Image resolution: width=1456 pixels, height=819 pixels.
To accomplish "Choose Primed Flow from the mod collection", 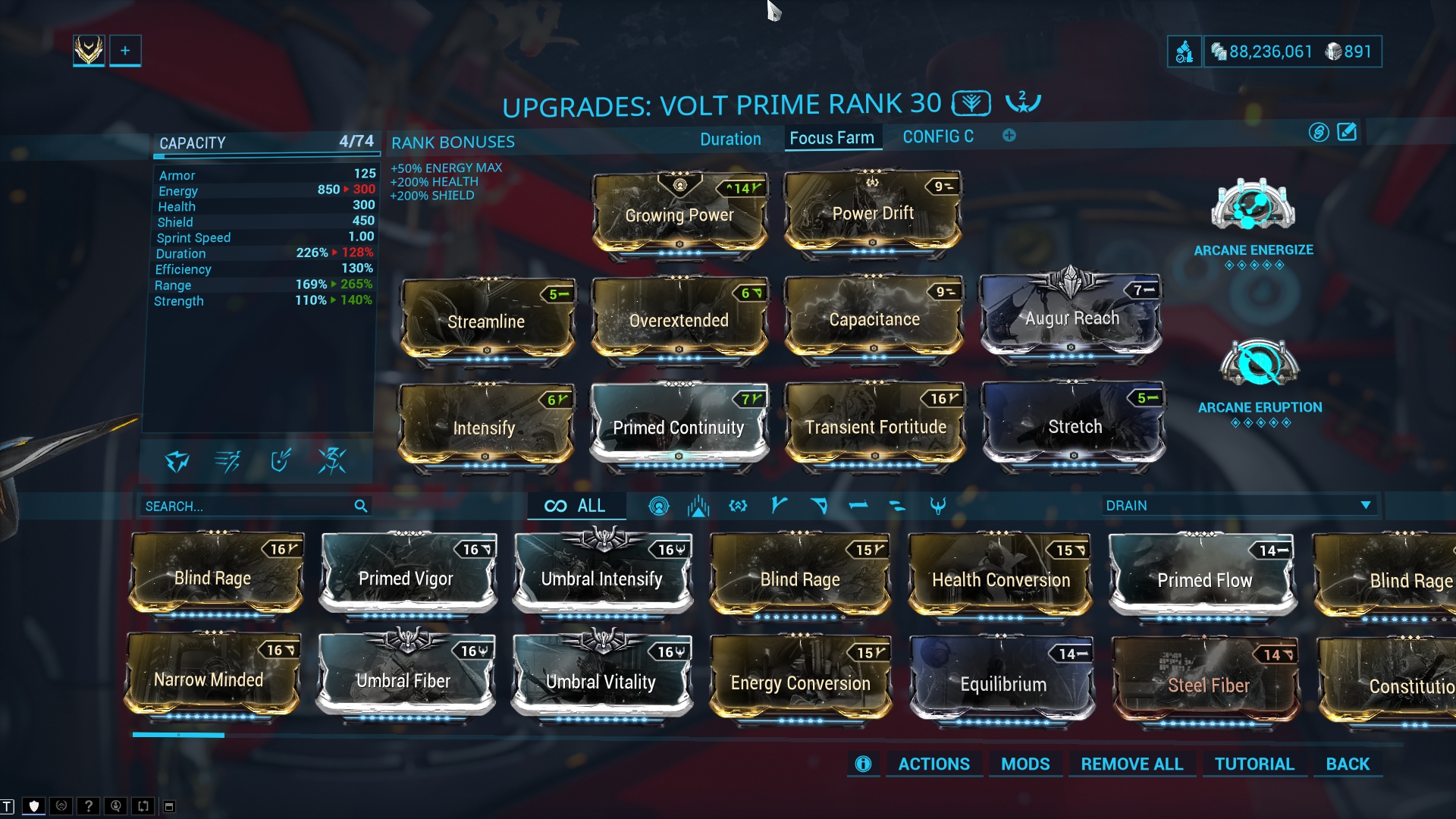I will pyautogui.click(x=1203, y=579).
